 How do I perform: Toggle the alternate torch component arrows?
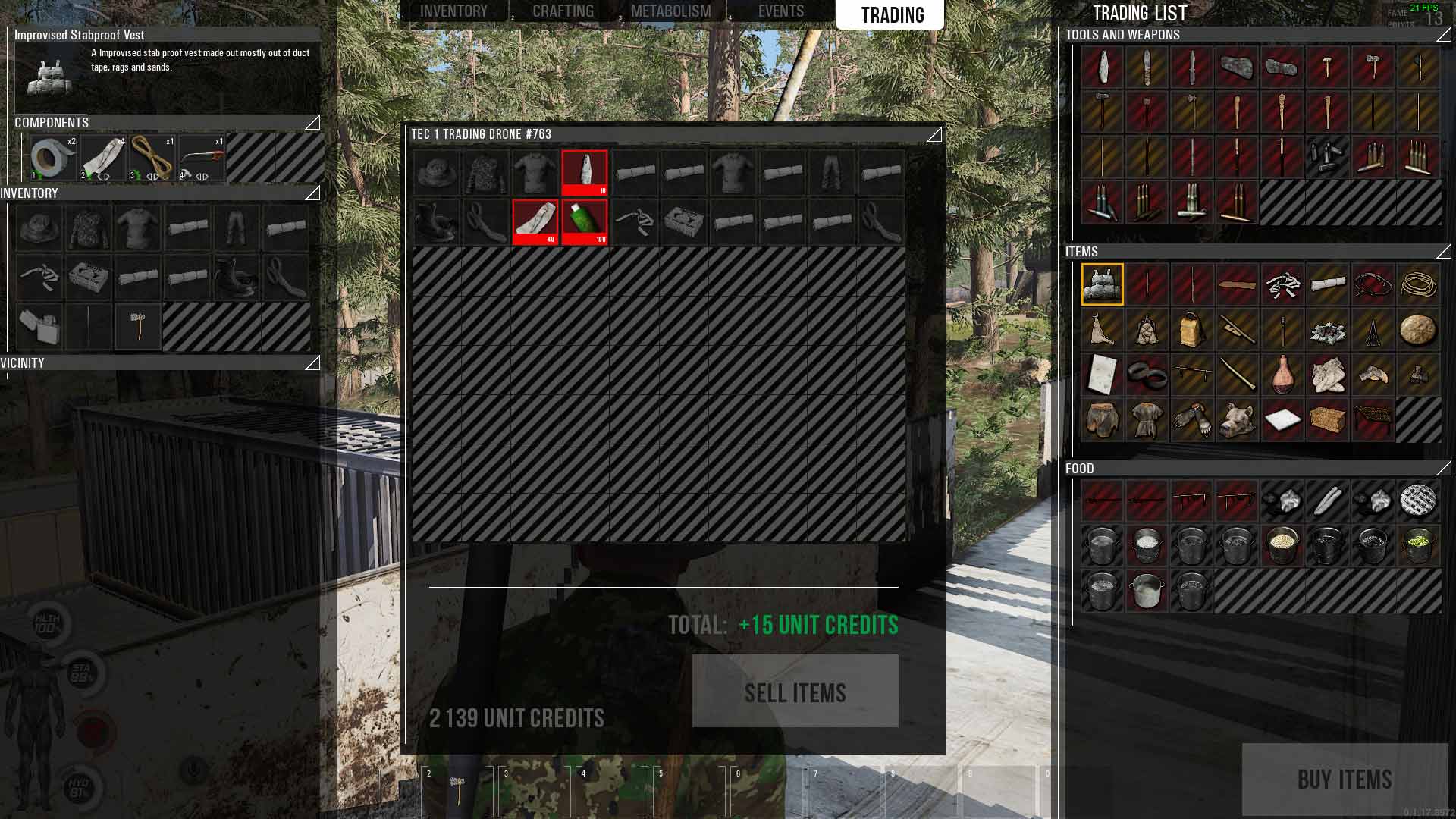[202, 177]
